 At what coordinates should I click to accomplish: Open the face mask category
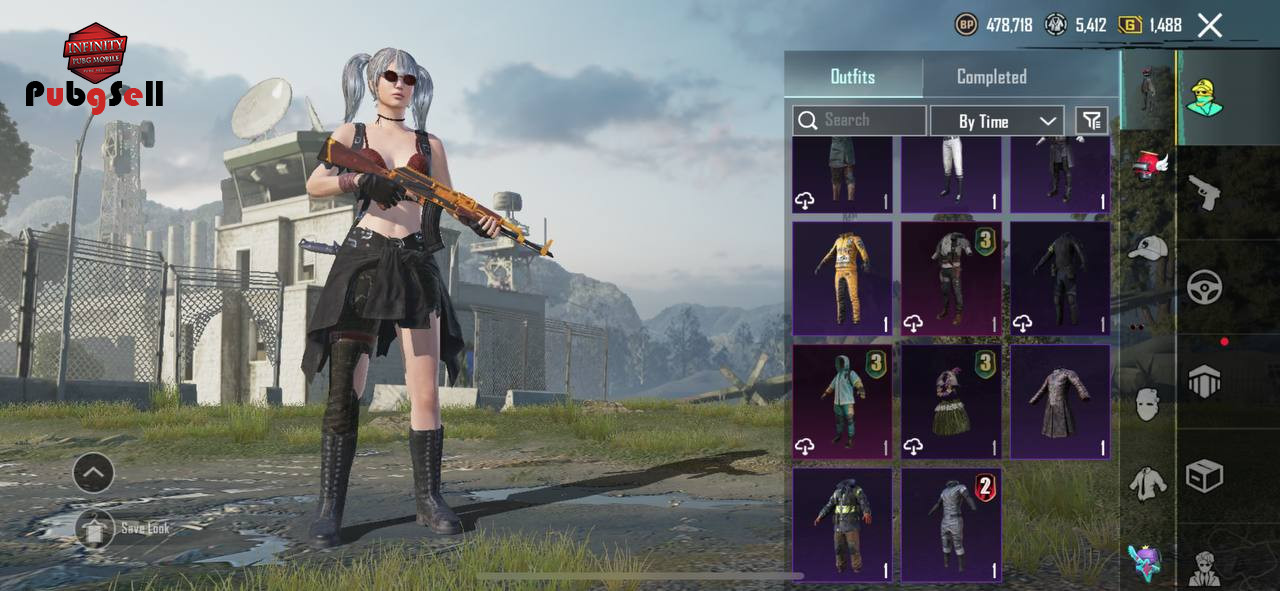(1148, 404)
